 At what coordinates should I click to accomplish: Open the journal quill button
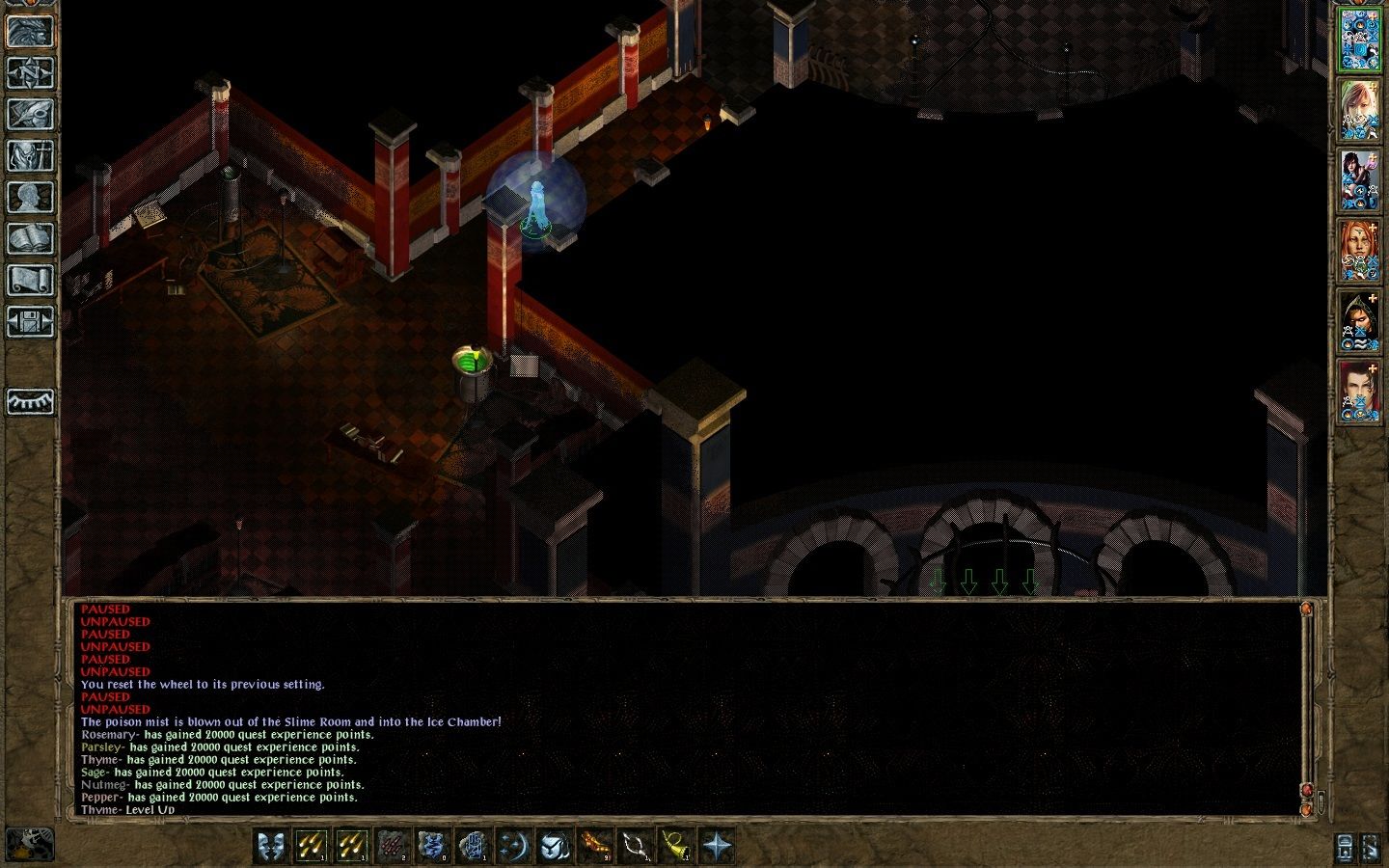pos(30,114)
